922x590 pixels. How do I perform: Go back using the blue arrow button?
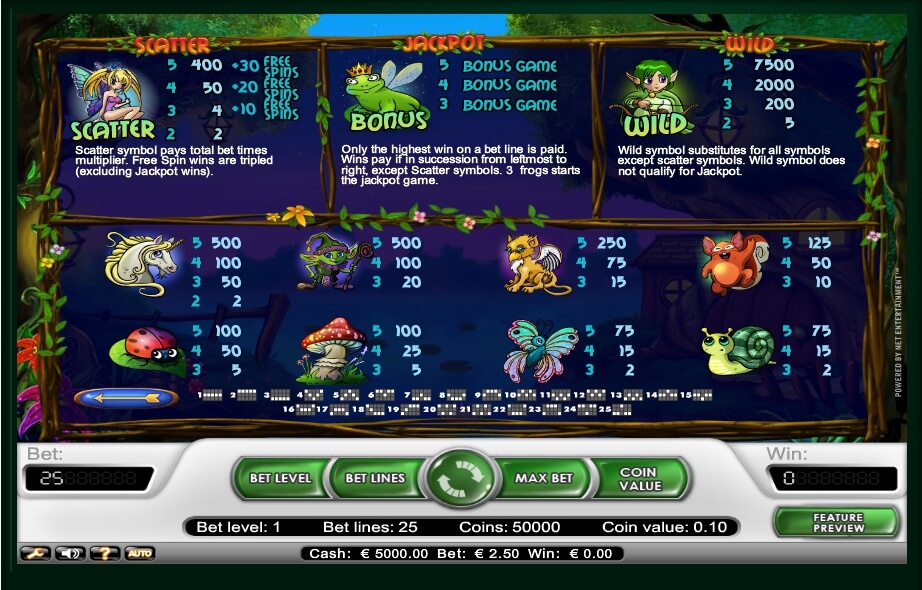click(x=126, y=398)
